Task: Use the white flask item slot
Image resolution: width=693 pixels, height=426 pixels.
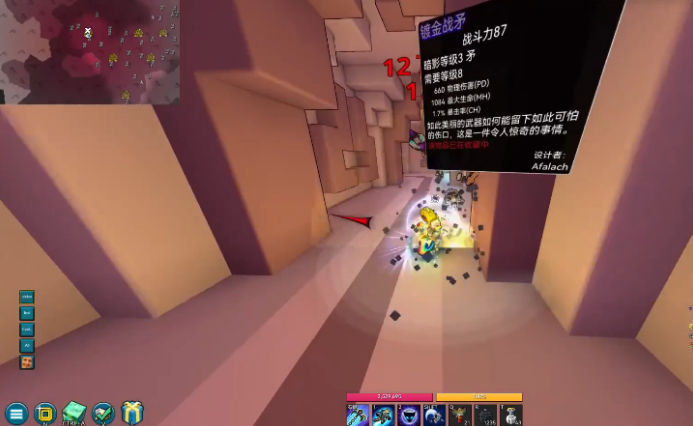Action: click(511, 415)
